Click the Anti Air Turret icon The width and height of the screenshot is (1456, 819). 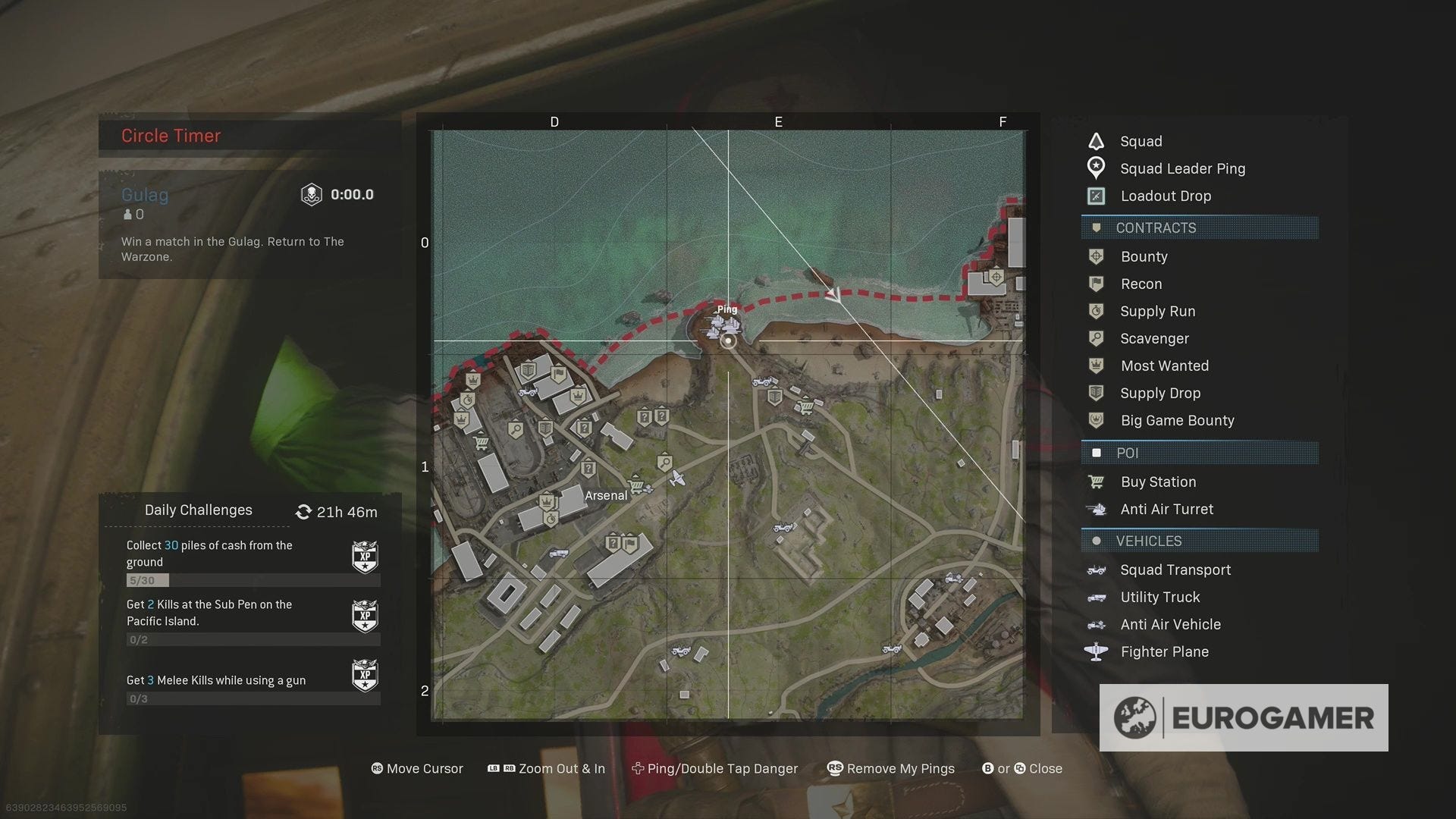[1096, 509]
